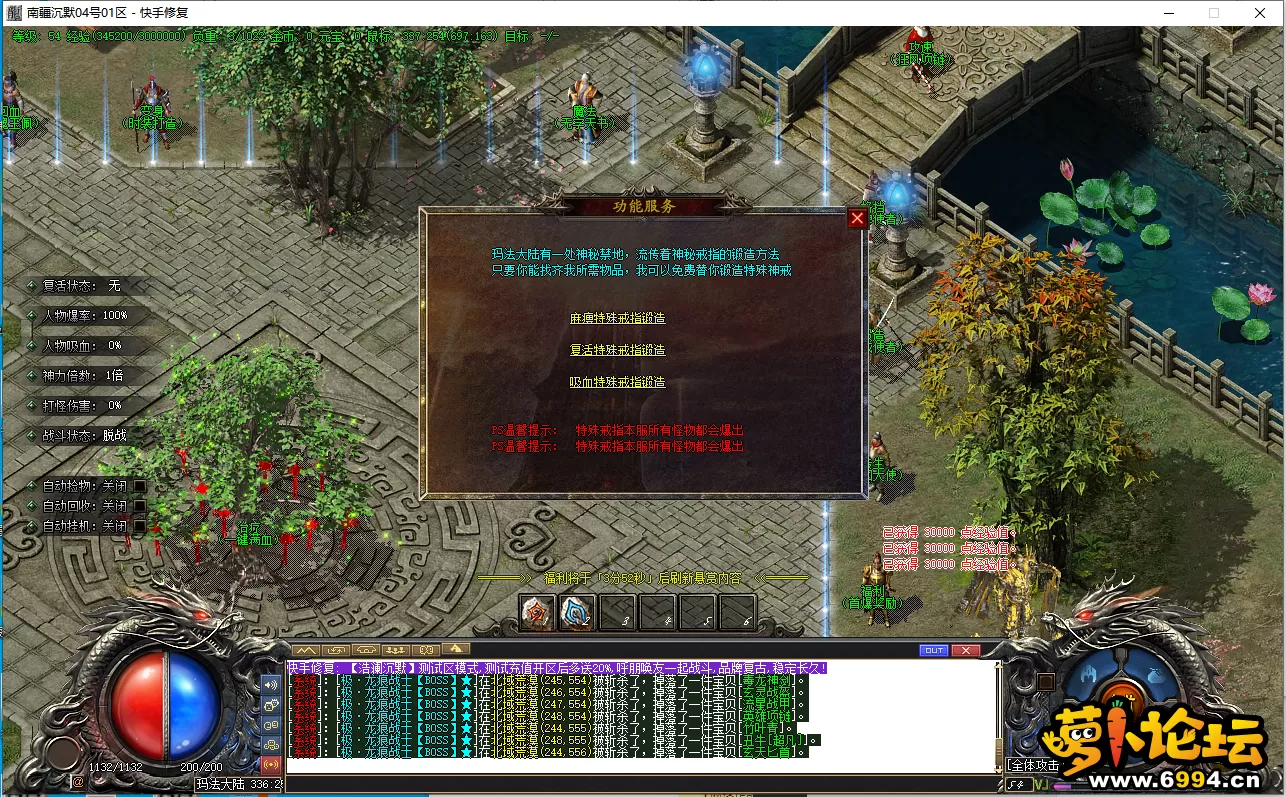Switch the 全体攻击 attack mode
This screenshot has height=797, width=1286.
coord(1033,765)
